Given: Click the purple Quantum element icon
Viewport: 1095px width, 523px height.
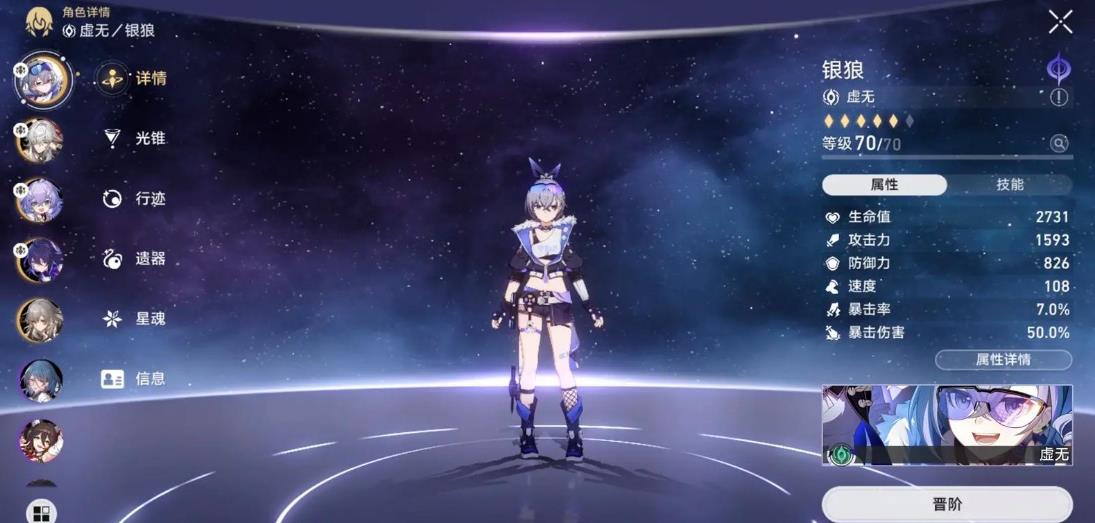Looking at the screenshot, I should (x=1058, y=68).
